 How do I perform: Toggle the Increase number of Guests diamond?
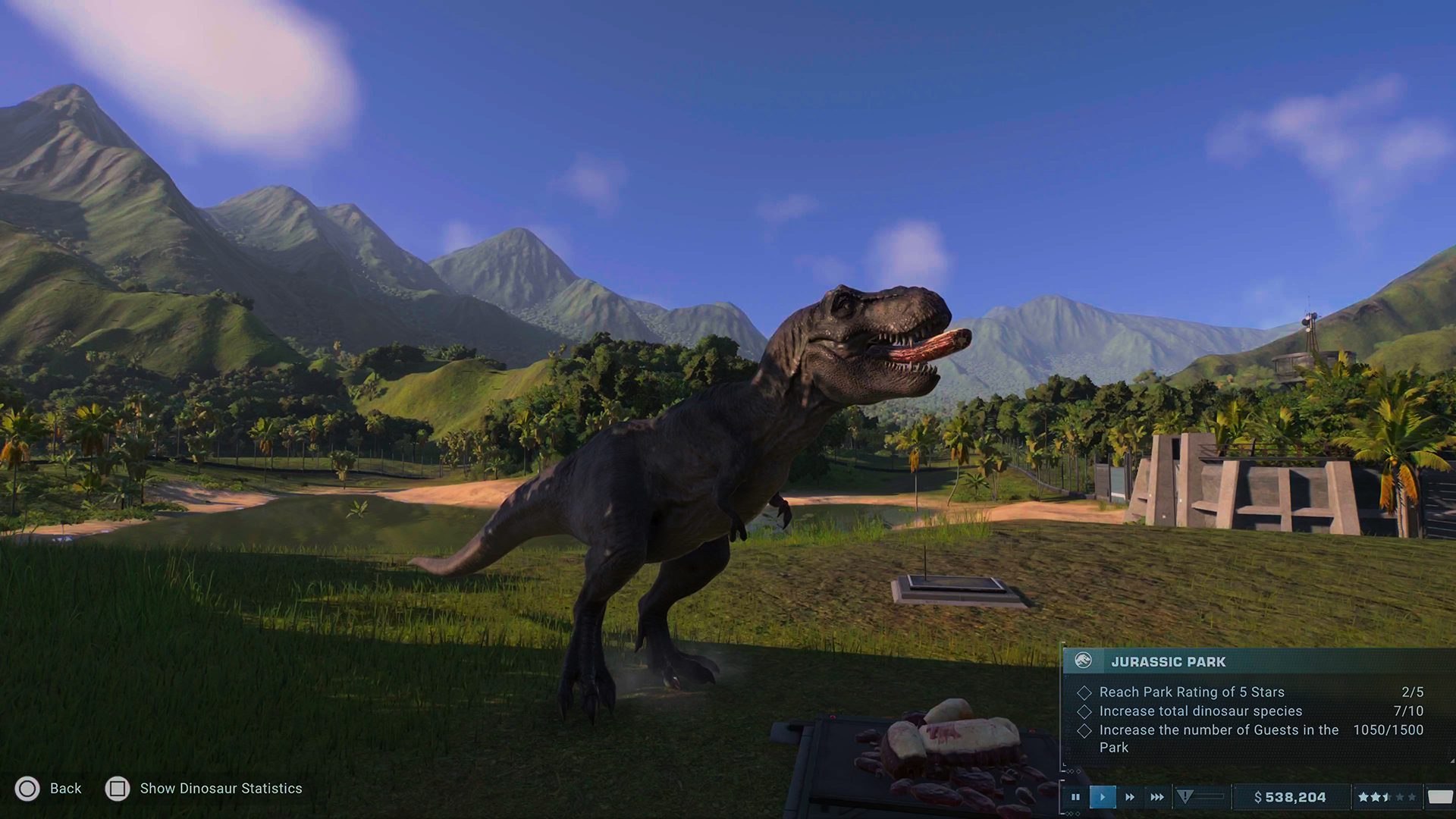point(1084,730)
